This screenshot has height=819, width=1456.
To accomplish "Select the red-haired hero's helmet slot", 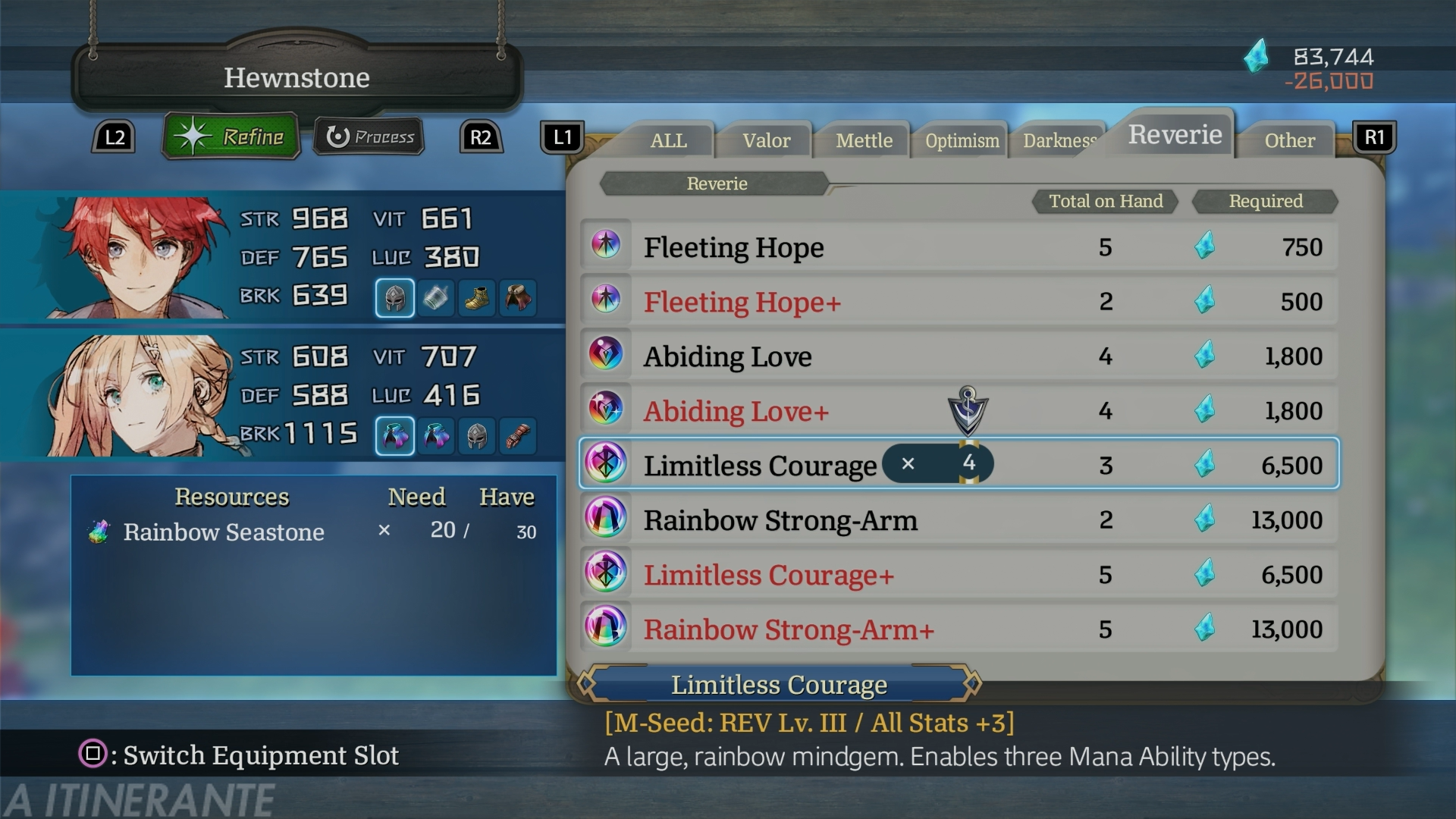I will point(394,298).
